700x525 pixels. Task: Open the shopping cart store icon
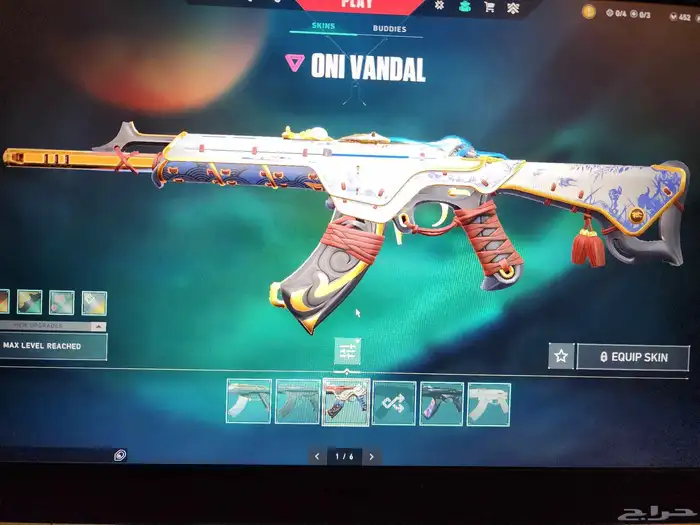(x=490, y=7)
